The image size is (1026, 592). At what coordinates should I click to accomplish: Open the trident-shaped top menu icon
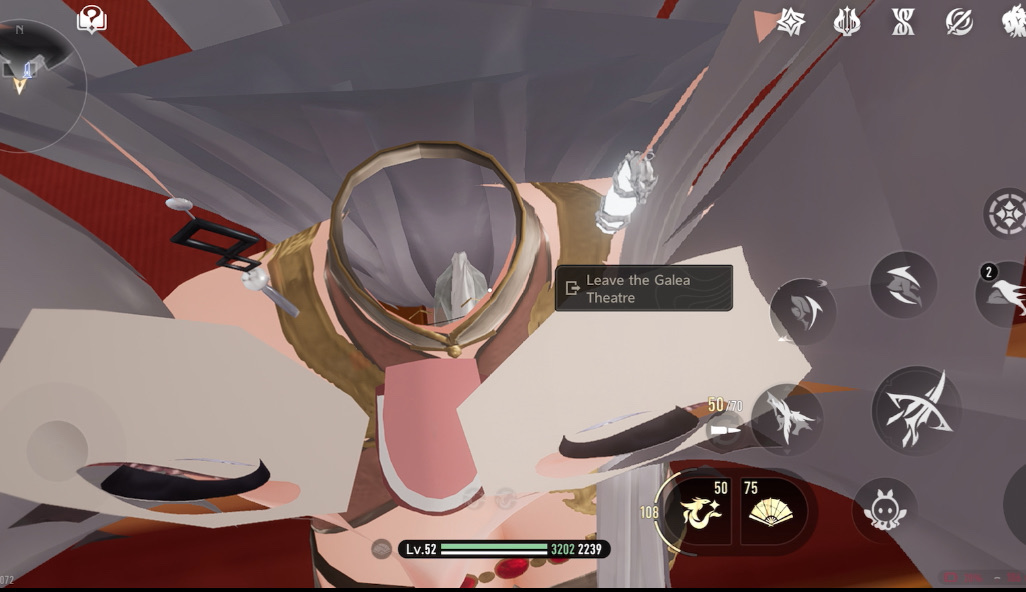click(847, 22)
